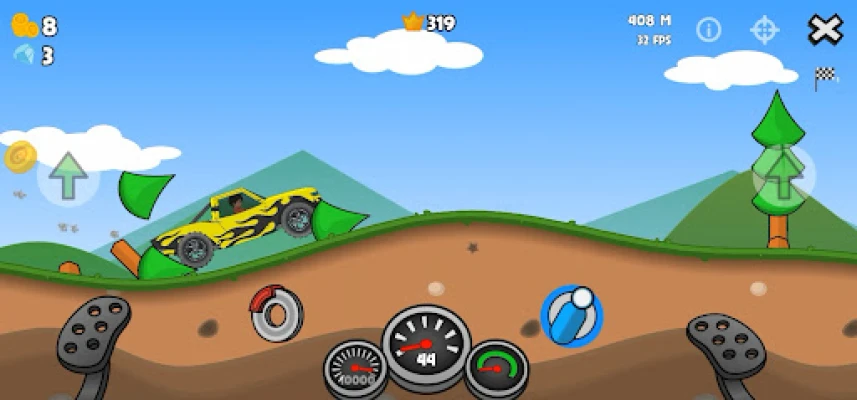The height and width of the screenshot is (400, 857).
Task: Close the game with the X button
Action: 825,30
